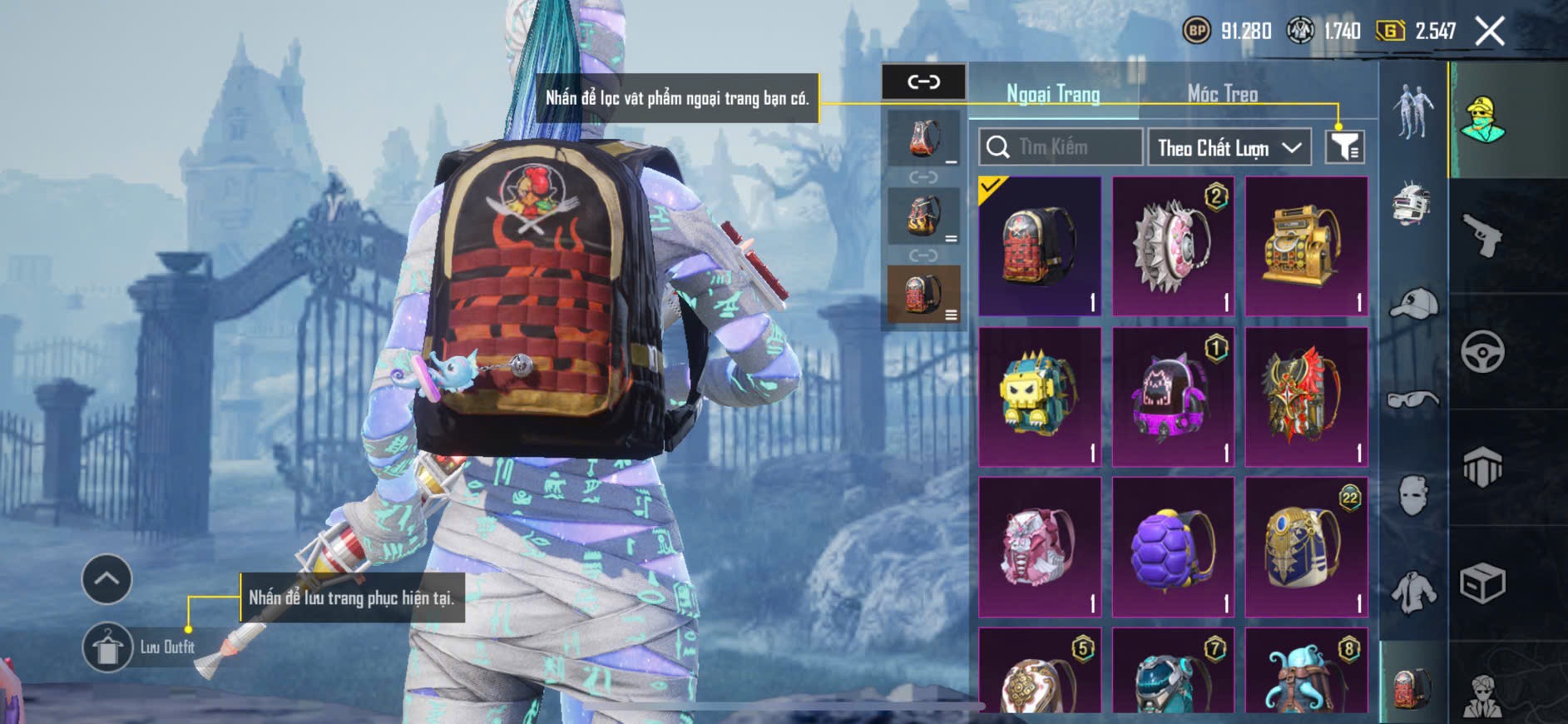Select the golden slot machine backpack
The width and height of the screenshot is (1568, 724).
click(x=1306, y=246)
